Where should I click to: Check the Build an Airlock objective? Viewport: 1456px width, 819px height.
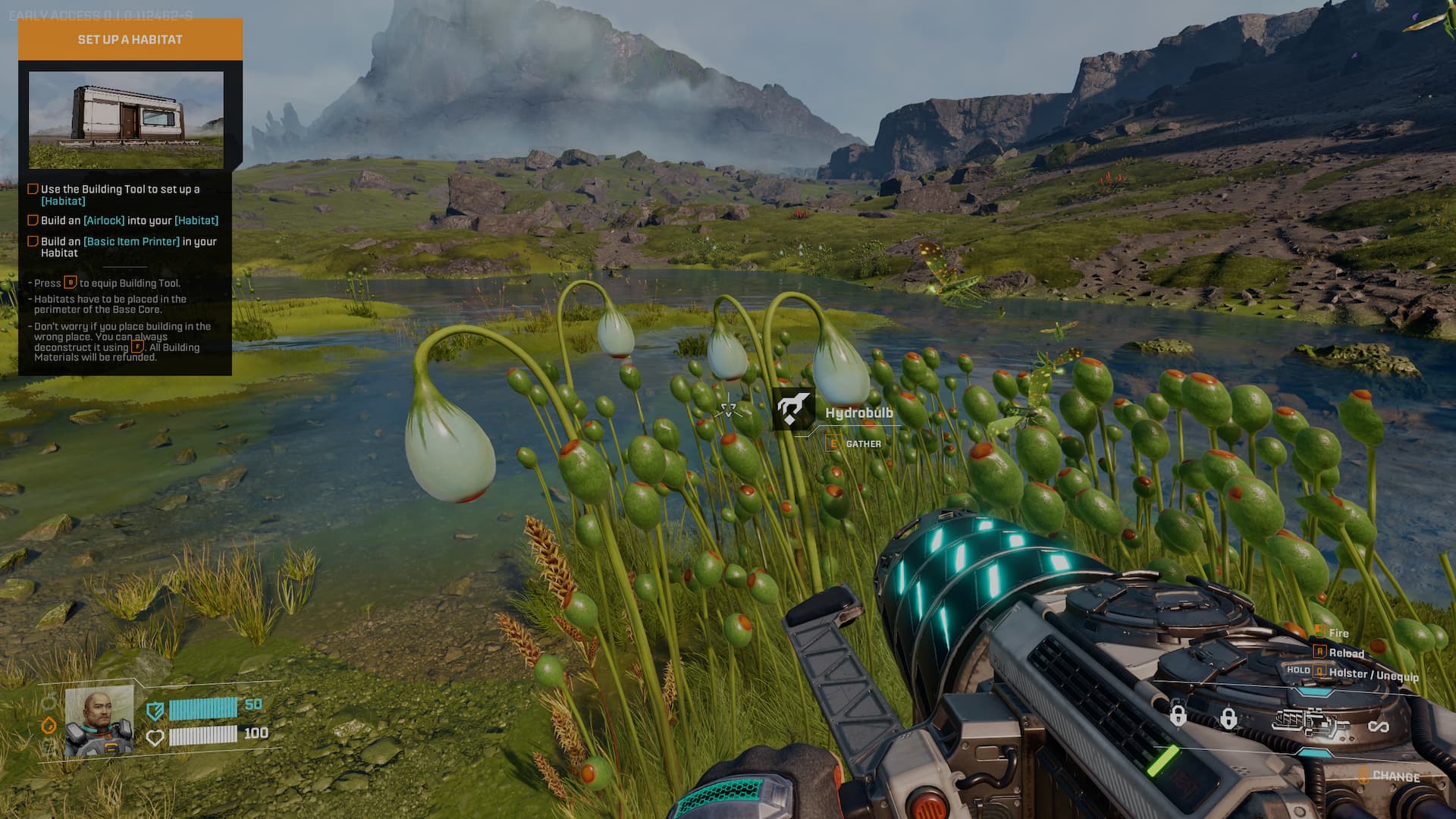click(33, 220)
